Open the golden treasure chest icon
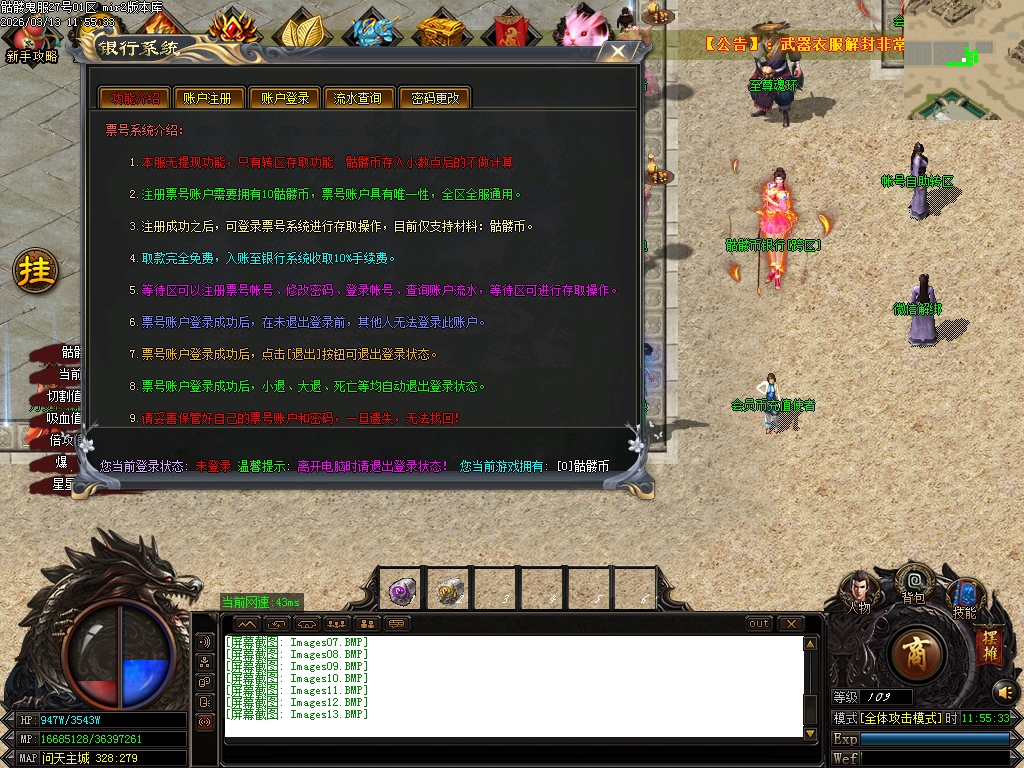1024x768 pixels. (x=440, y=30)
